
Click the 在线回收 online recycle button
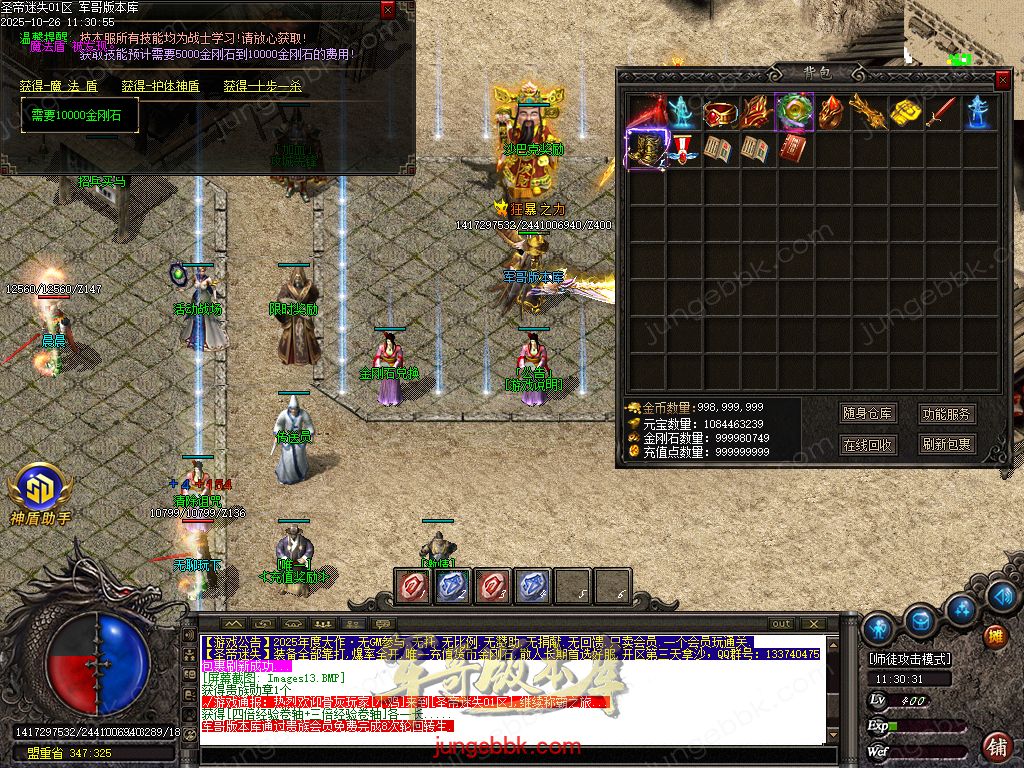click(867, 445)
